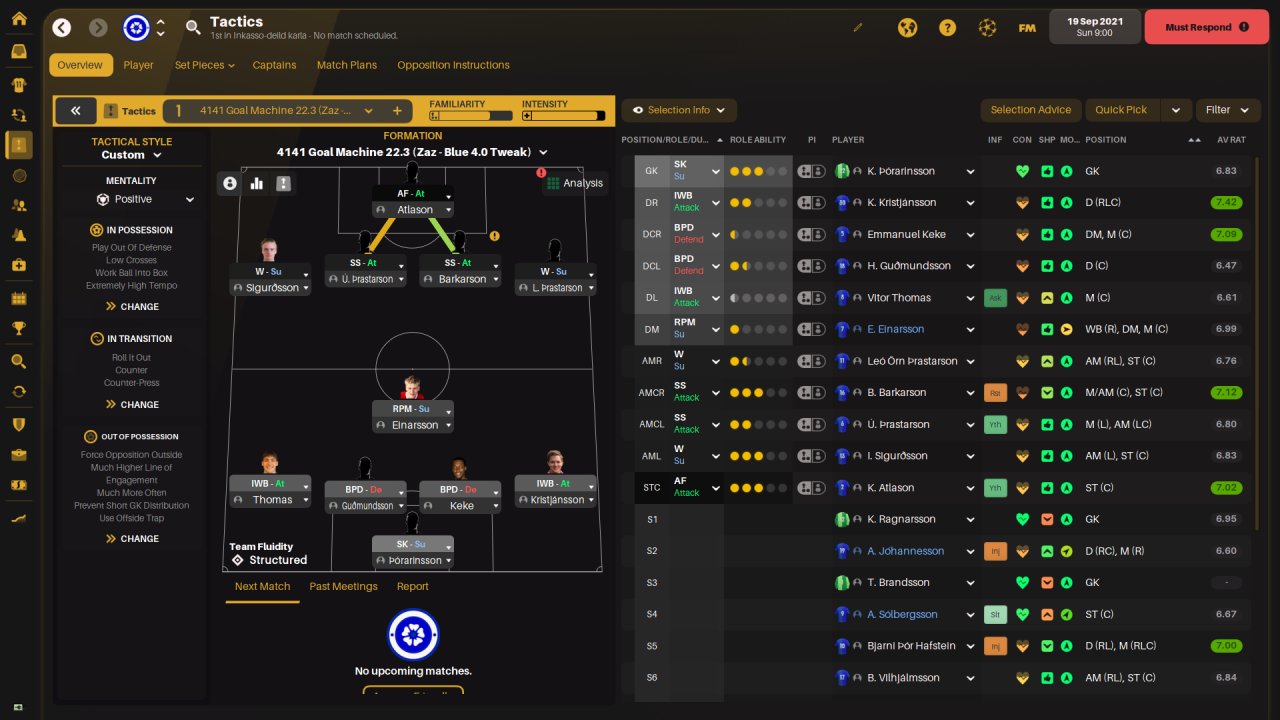
Task: Open the Set Pieces dropdown
Action: point(204,65)
